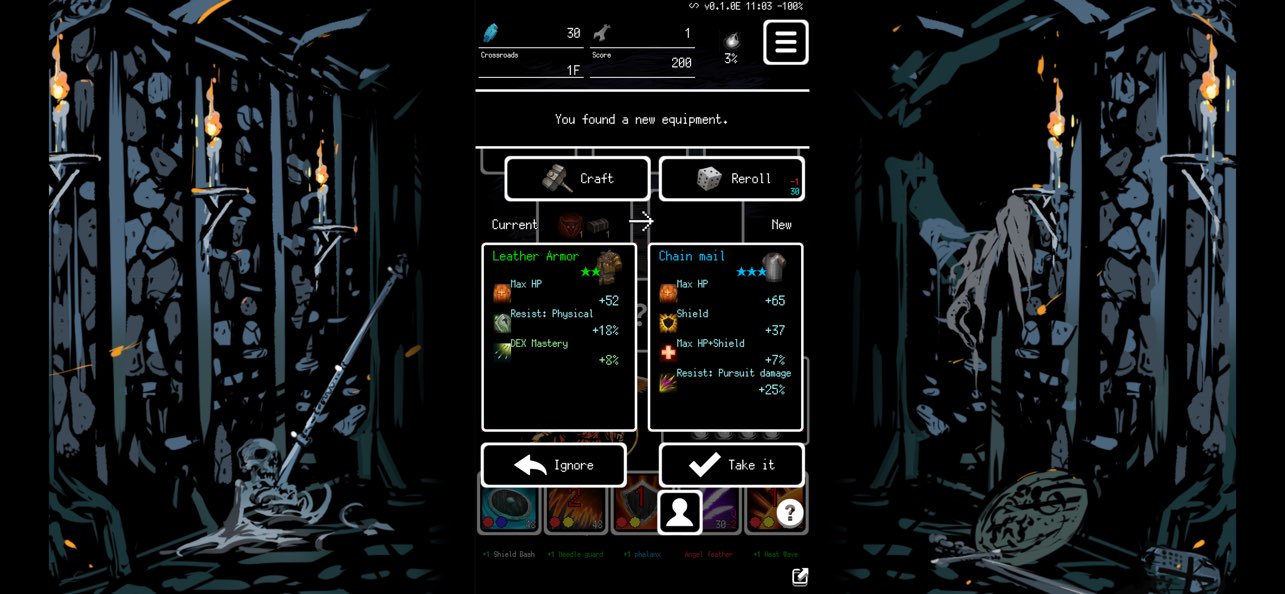Click the red demon mask equipment icon
The width and height of the screenshot is (1285, 594).
(x=570, y=225)
